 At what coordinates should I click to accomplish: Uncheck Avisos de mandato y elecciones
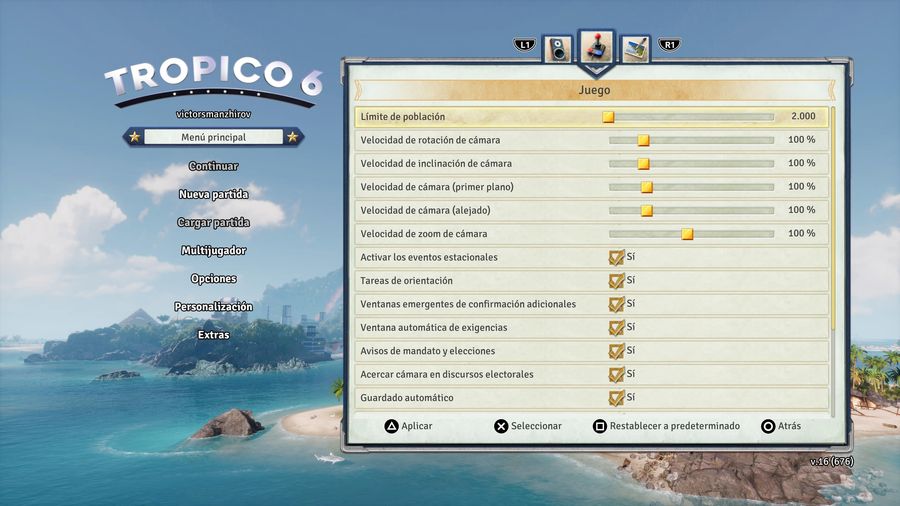coord(616,351)
